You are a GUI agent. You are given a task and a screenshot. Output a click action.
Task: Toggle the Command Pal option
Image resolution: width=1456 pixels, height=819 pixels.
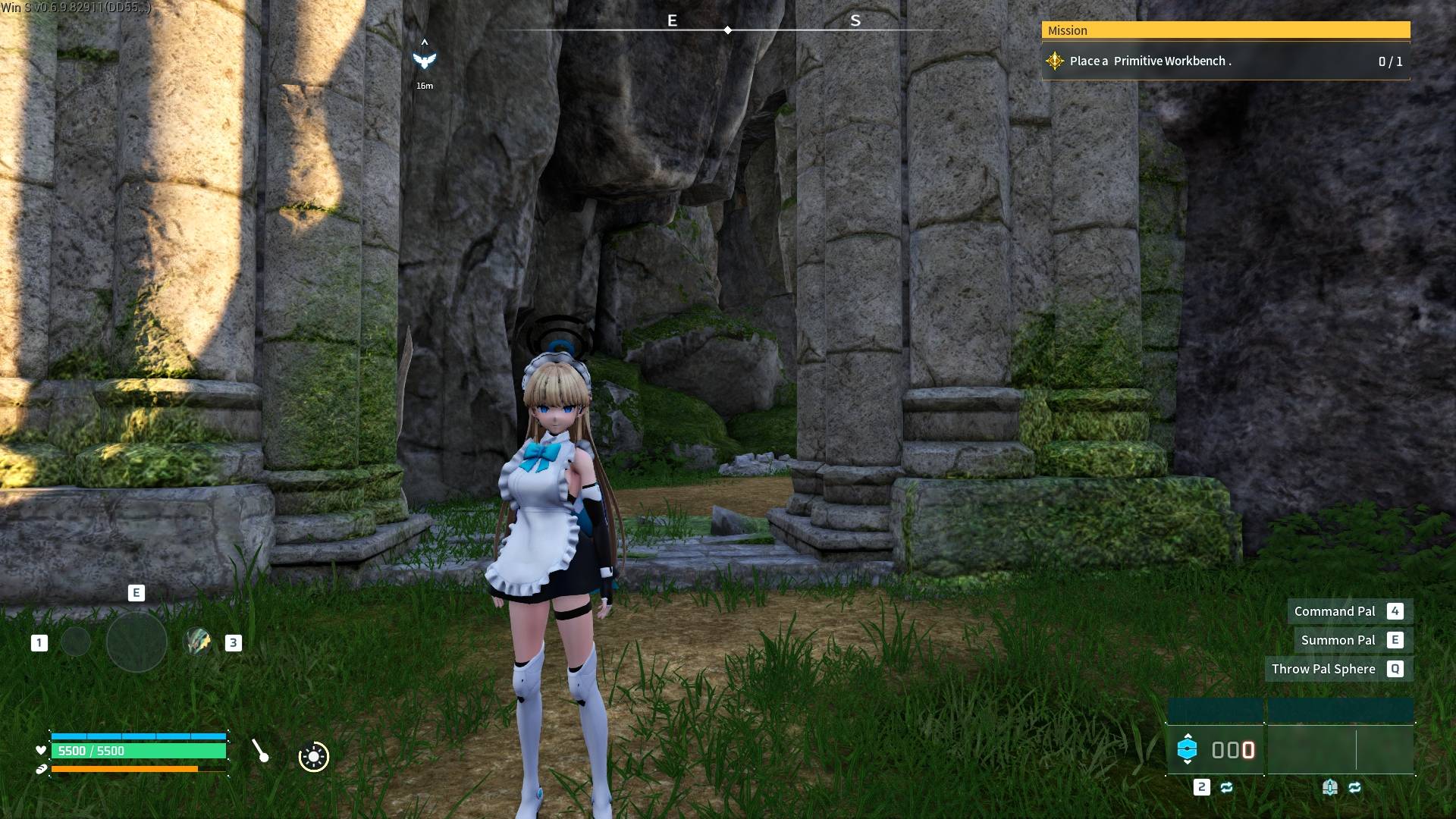pyautogui.click(x=1336, y=611)
